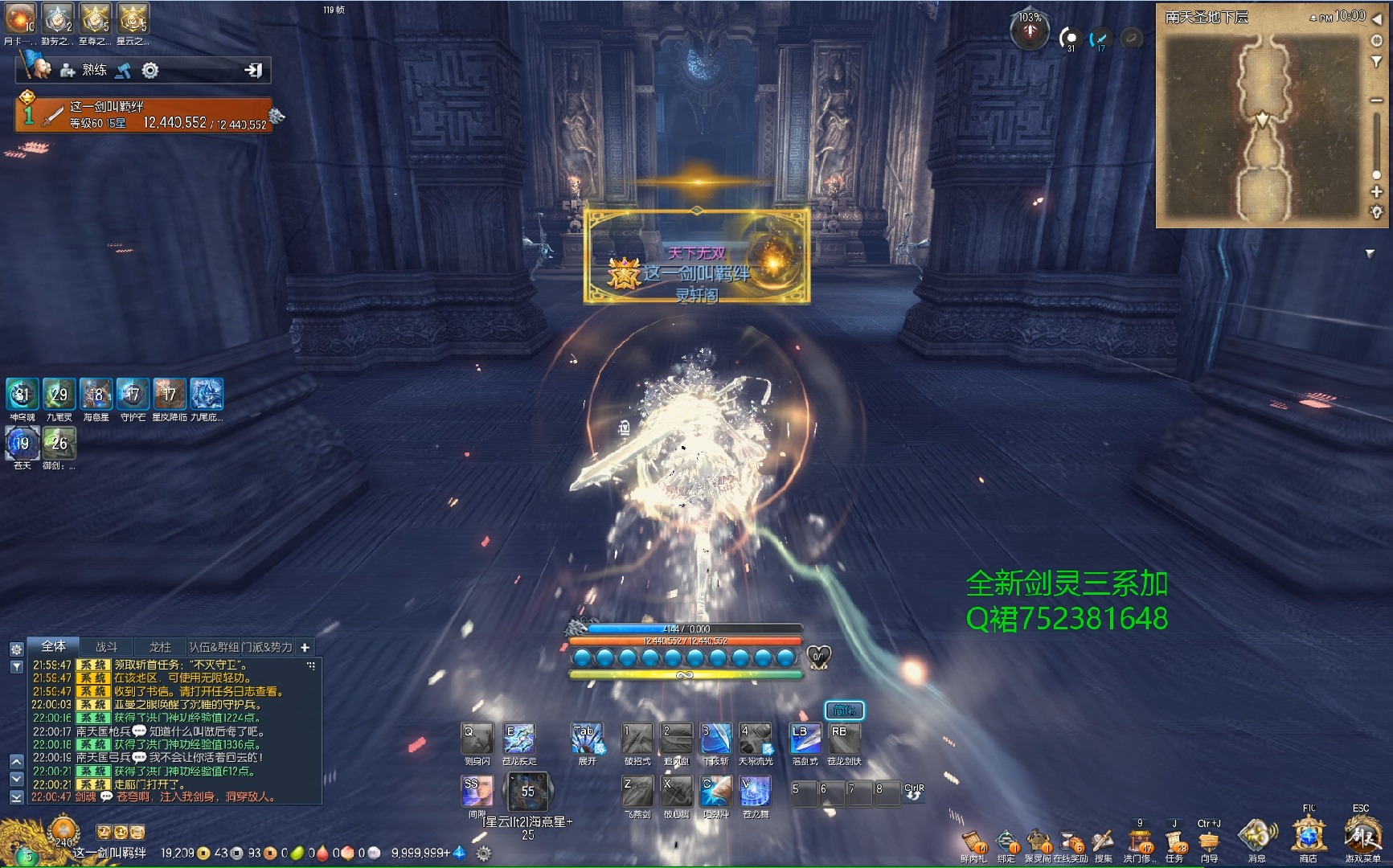Zoom in the minimap with plus button

[1376, 192]
